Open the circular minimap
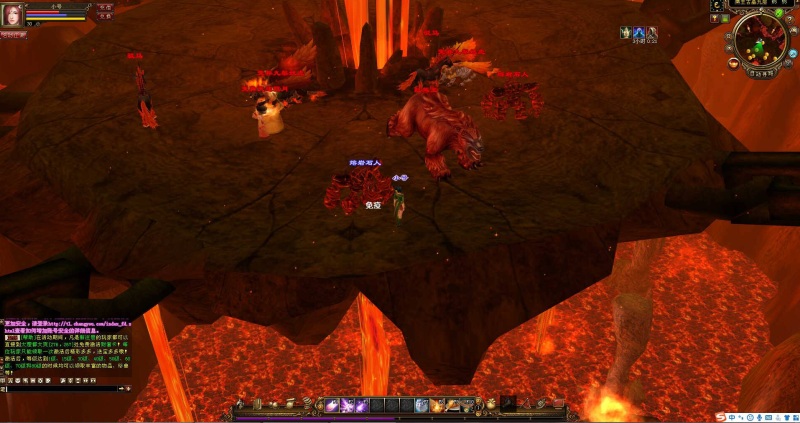 [x=762, y=40]
